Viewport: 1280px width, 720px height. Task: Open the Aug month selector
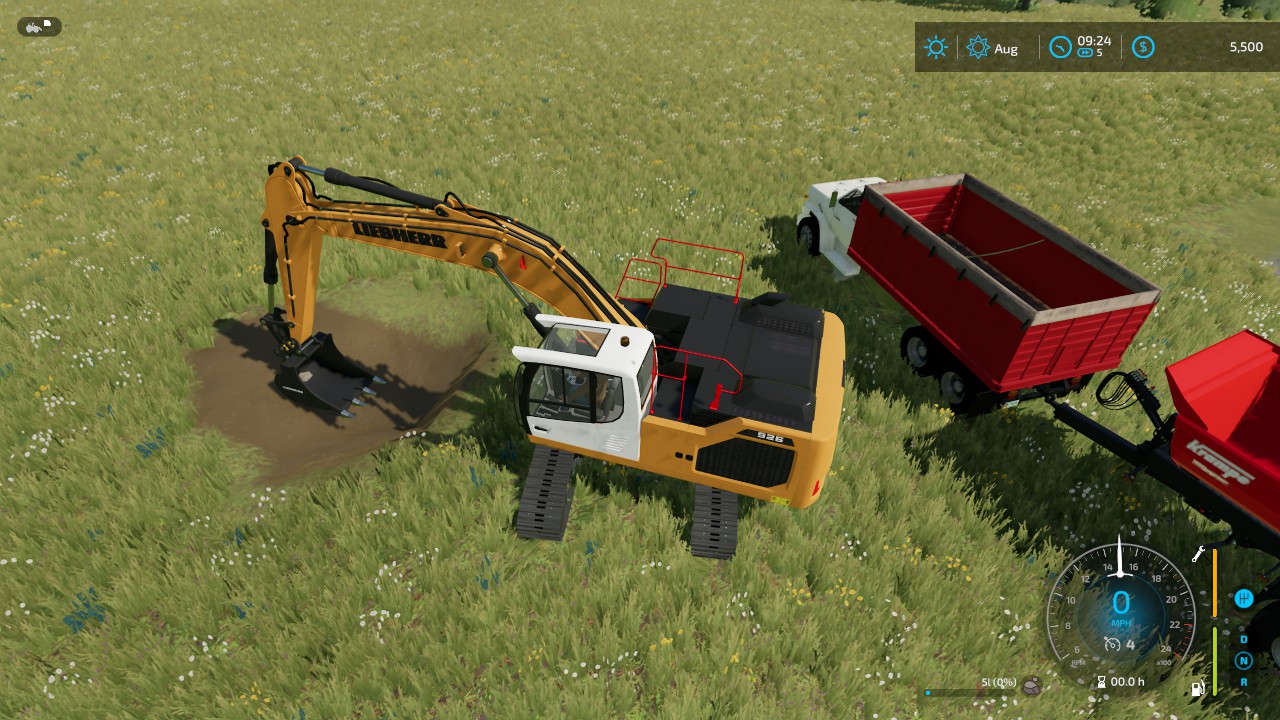(x=1005, y=48)
